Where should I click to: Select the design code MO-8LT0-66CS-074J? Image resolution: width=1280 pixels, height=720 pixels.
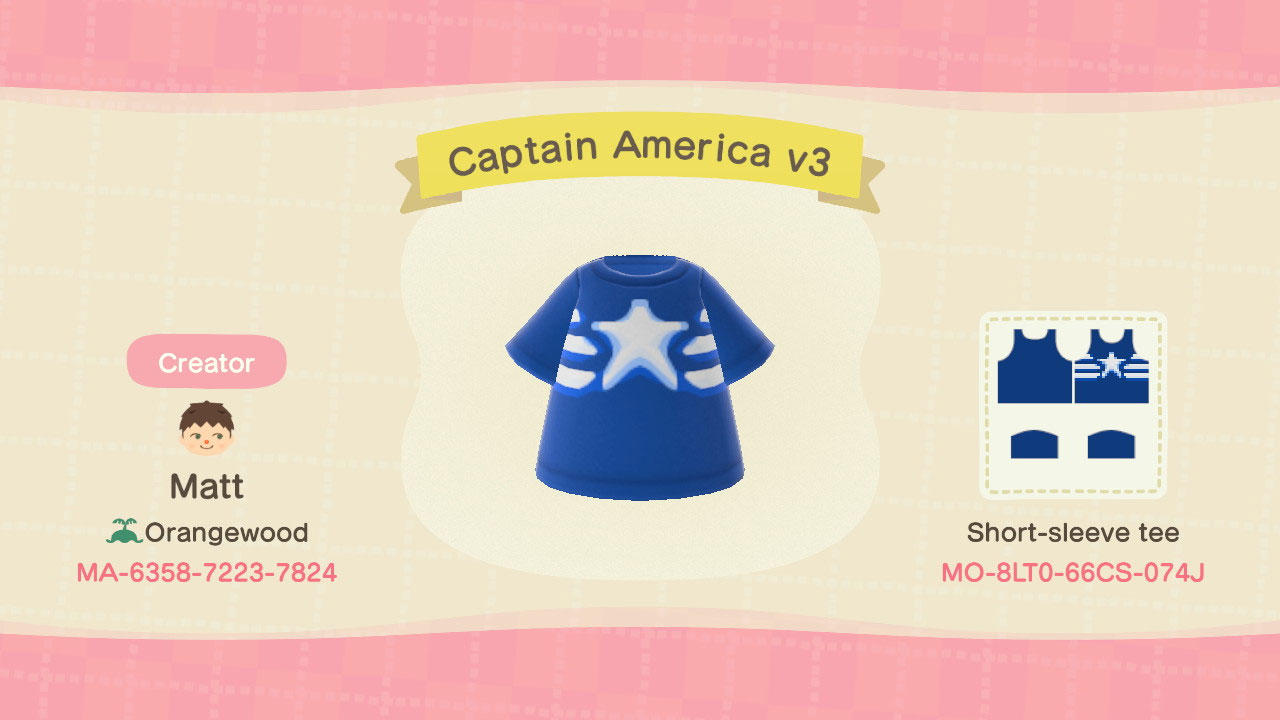(1073, 573)
